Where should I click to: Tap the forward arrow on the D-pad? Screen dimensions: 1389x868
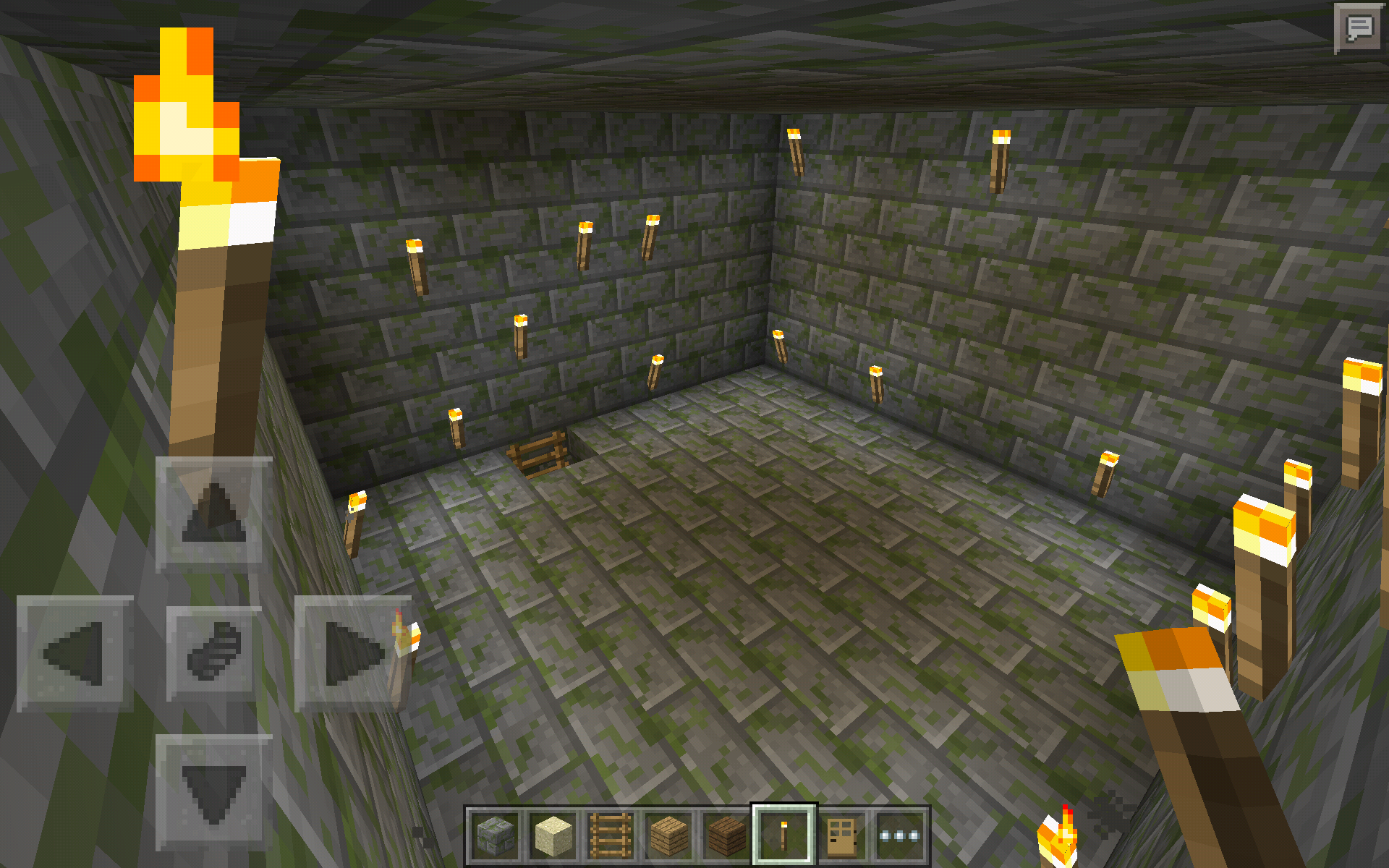pos(213,514)
